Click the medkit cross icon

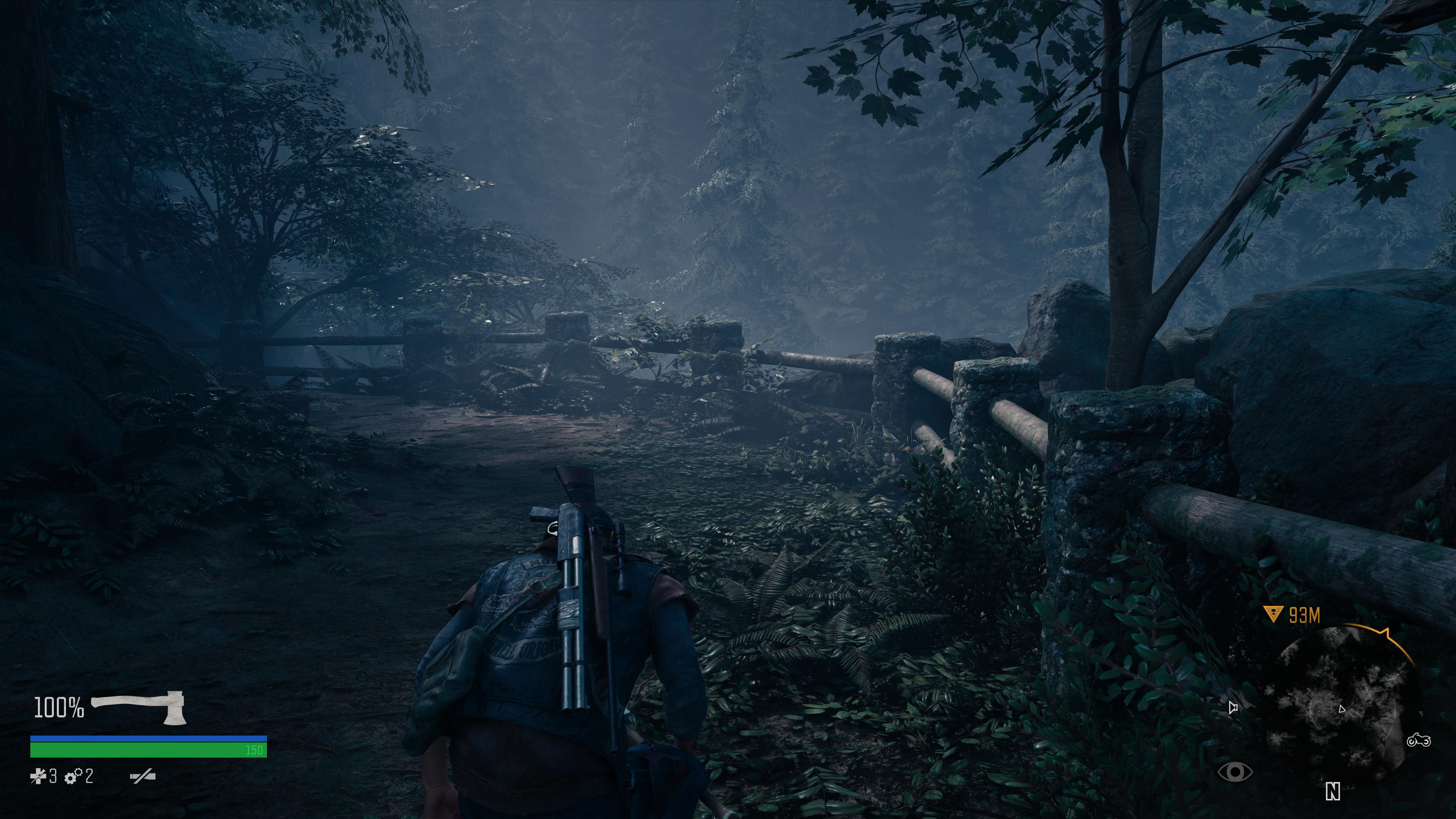click(x=38, y=777)
